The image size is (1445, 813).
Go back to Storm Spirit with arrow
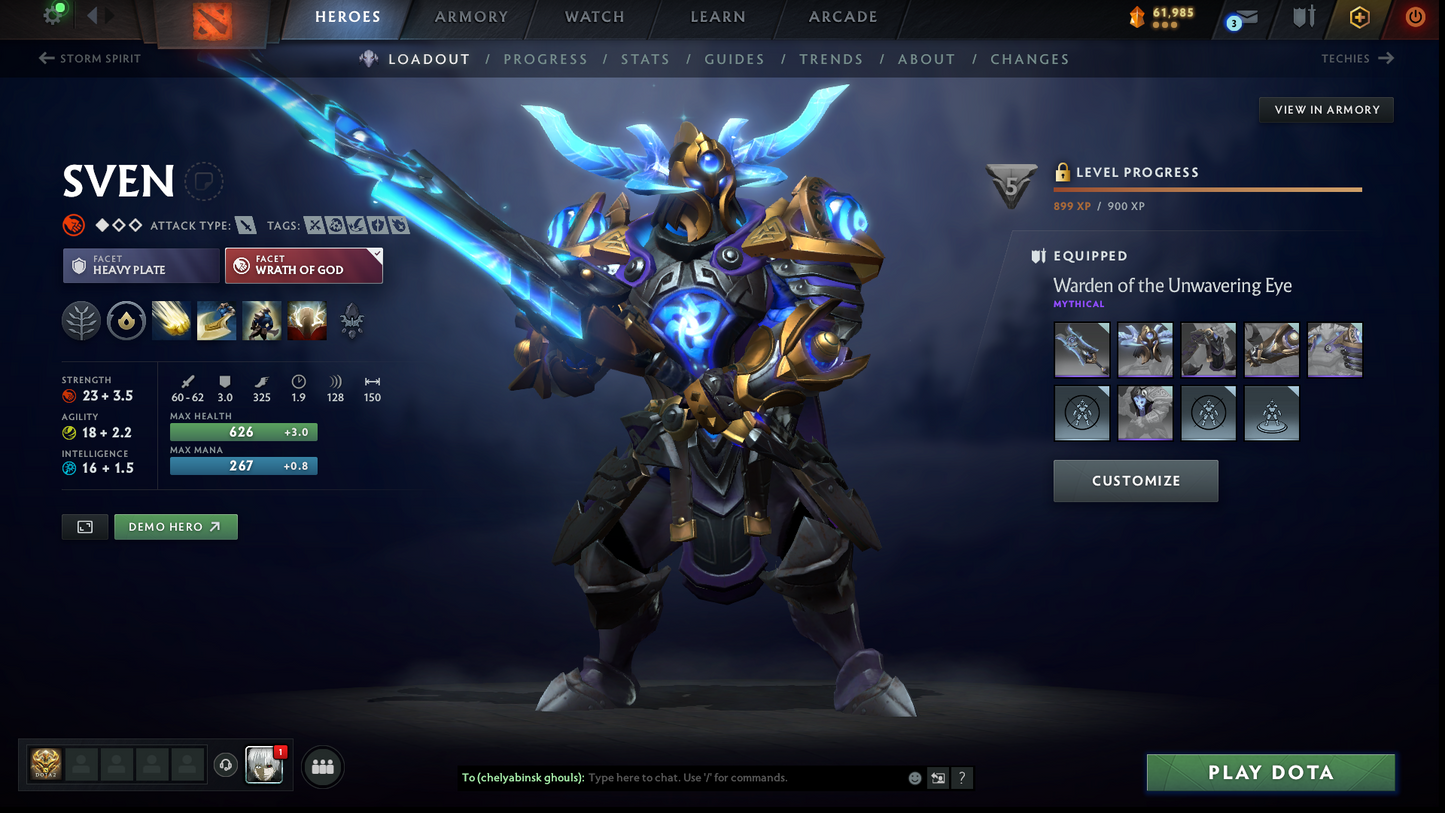tap(48, 58)
